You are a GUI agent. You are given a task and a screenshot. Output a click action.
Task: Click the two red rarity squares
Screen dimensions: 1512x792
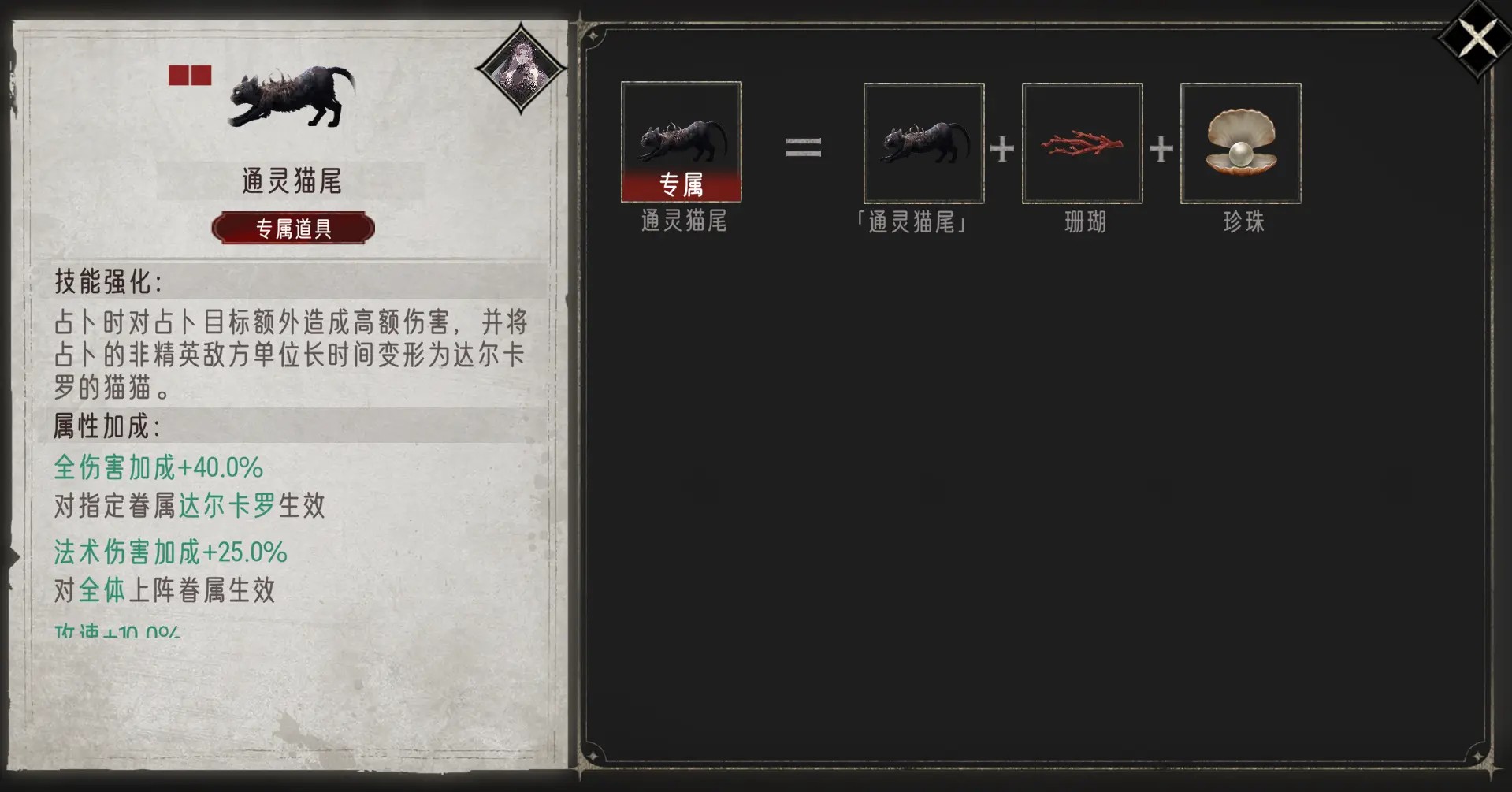pyautogui.click(x=189, y=75)
